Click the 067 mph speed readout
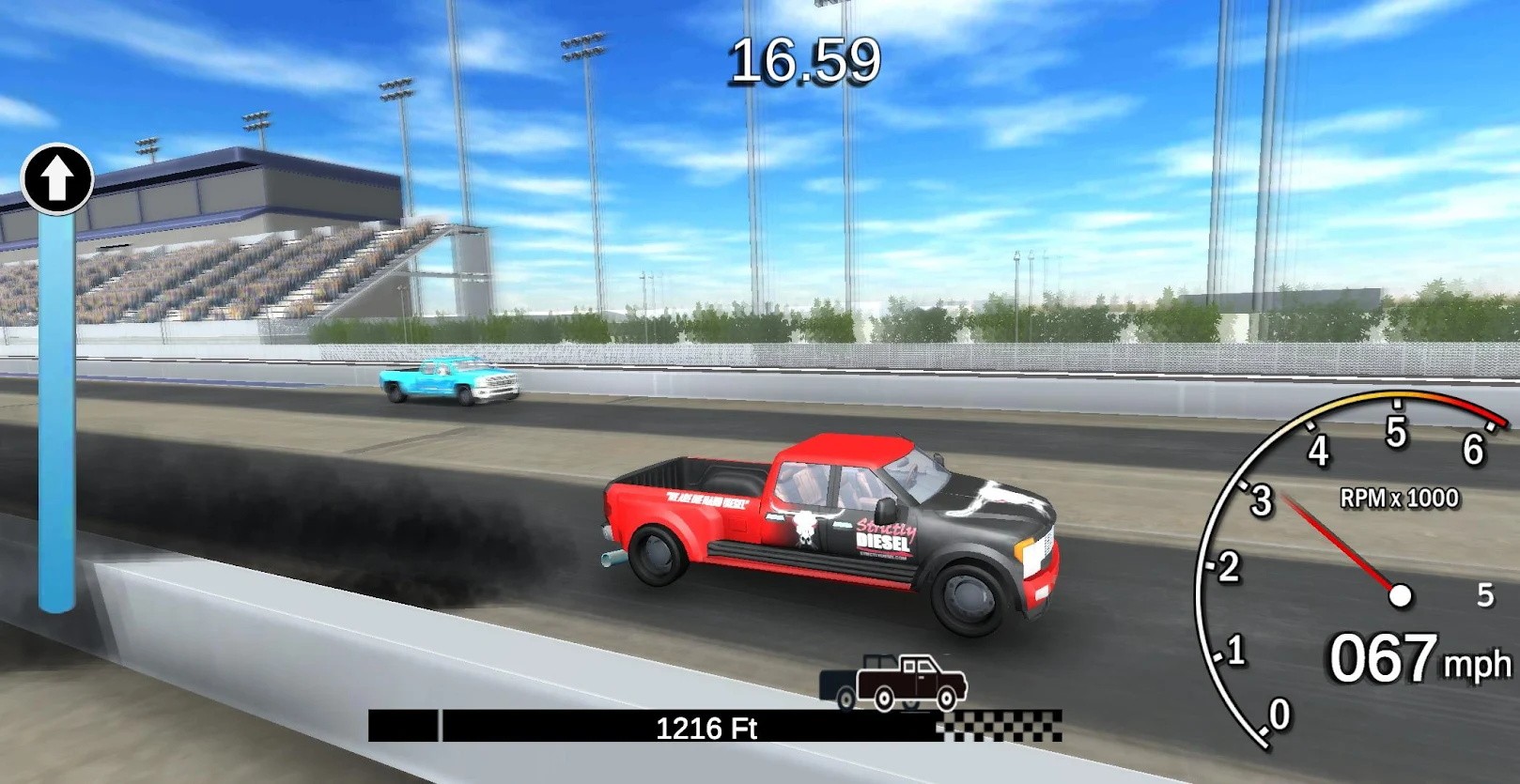Image resolution: width=1520 pixels, height=784 pixels. coord(1381,657)
